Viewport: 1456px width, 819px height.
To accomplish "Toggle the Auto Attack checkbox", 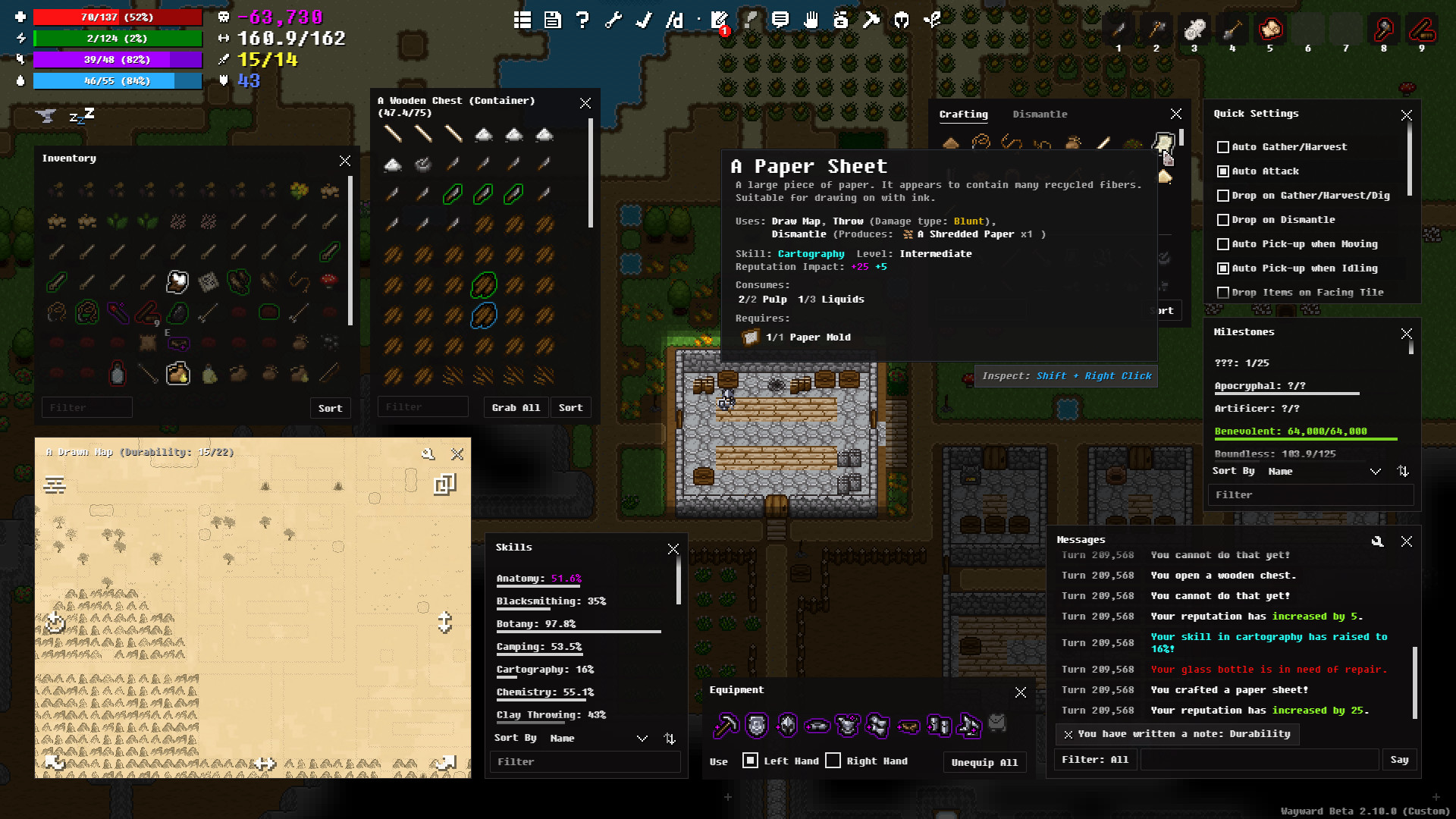I will click(1223, 171).
